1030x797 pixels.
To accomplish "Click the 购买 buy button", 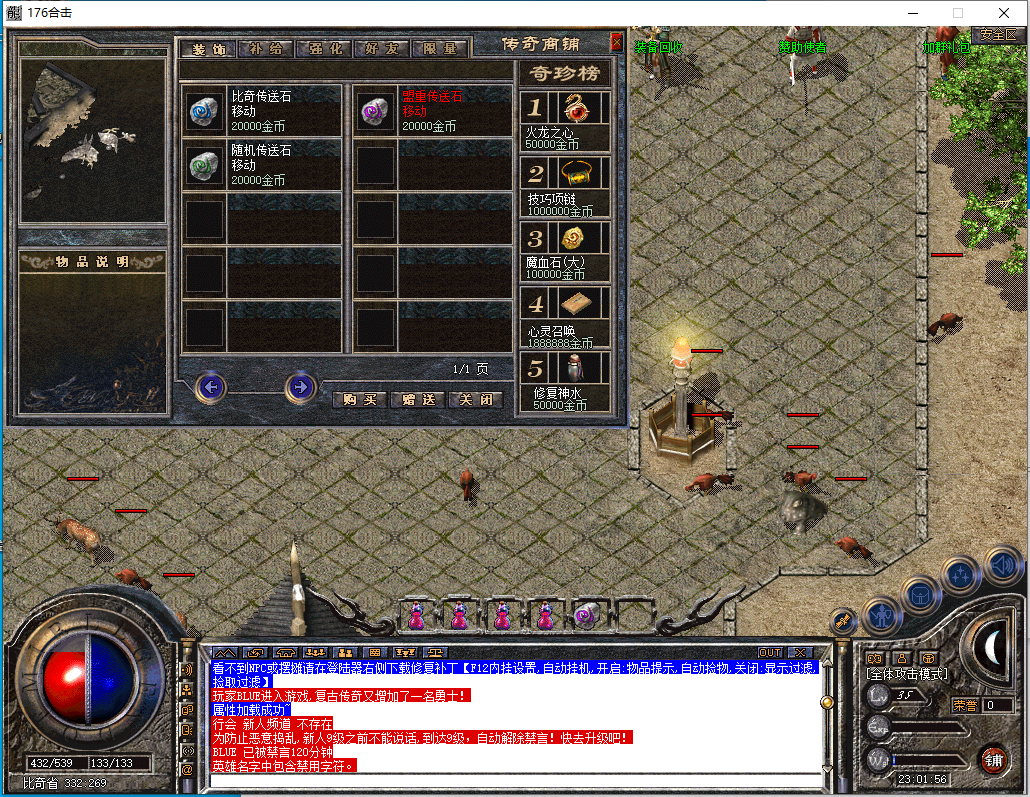I will point(359,399).
